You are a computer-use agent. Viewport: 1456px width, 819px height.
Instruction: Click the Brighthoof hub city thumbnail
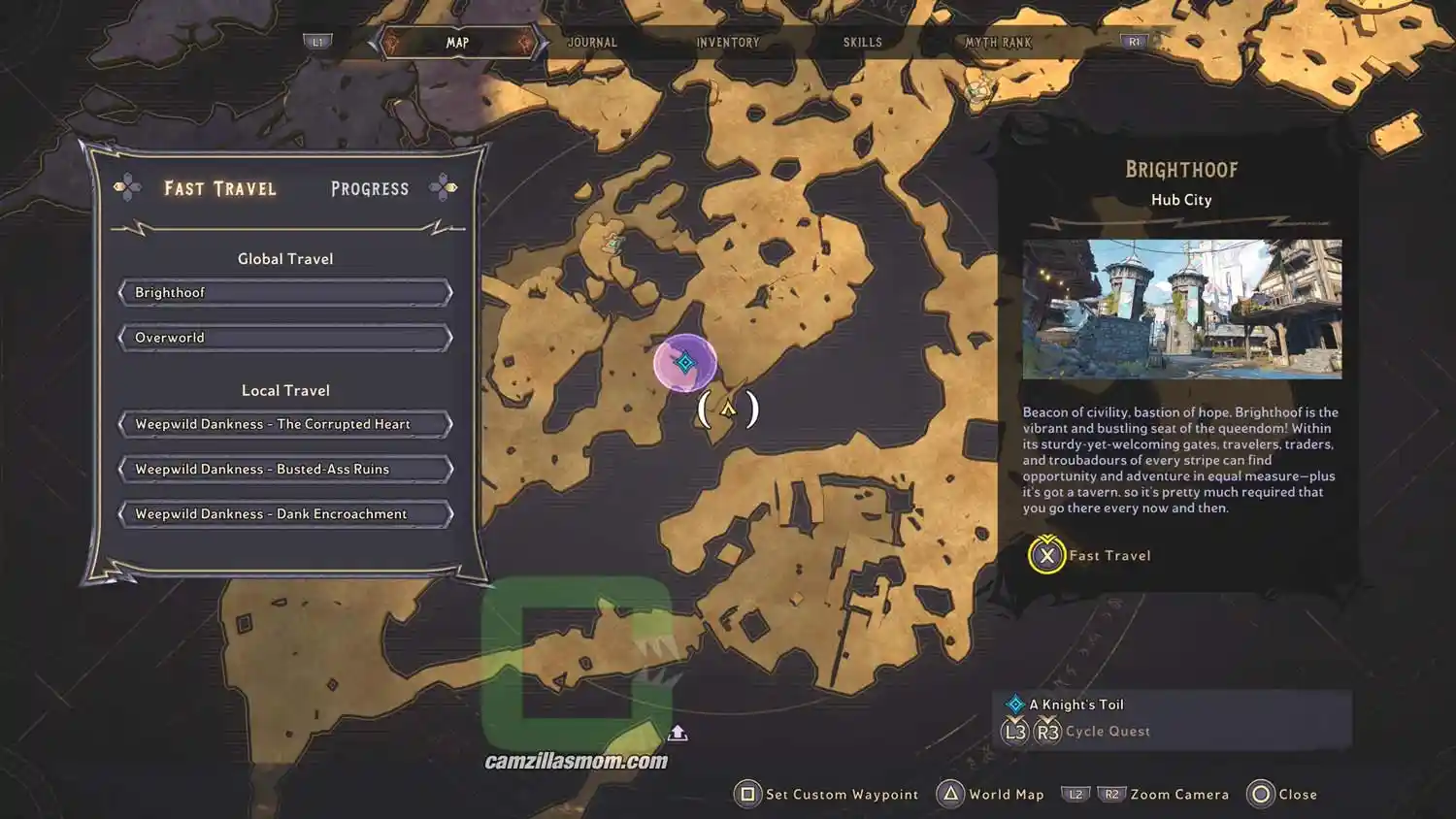pos(1181,309)
